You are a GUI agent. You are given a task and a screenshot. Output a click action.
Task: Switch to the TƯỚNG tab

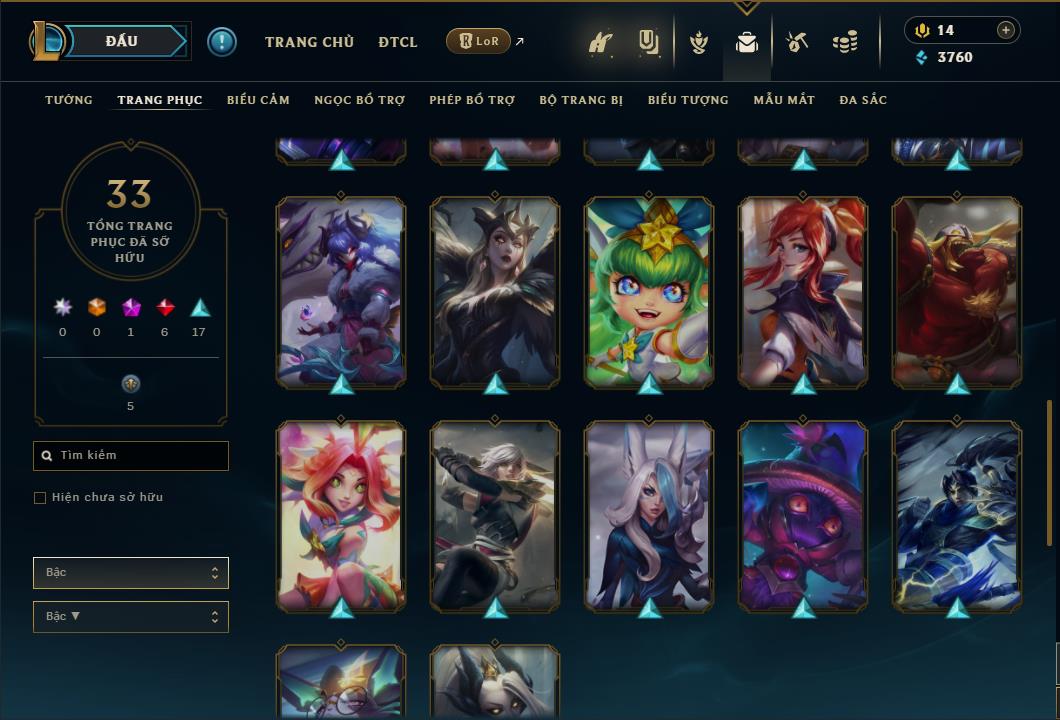tap(69, 100)
